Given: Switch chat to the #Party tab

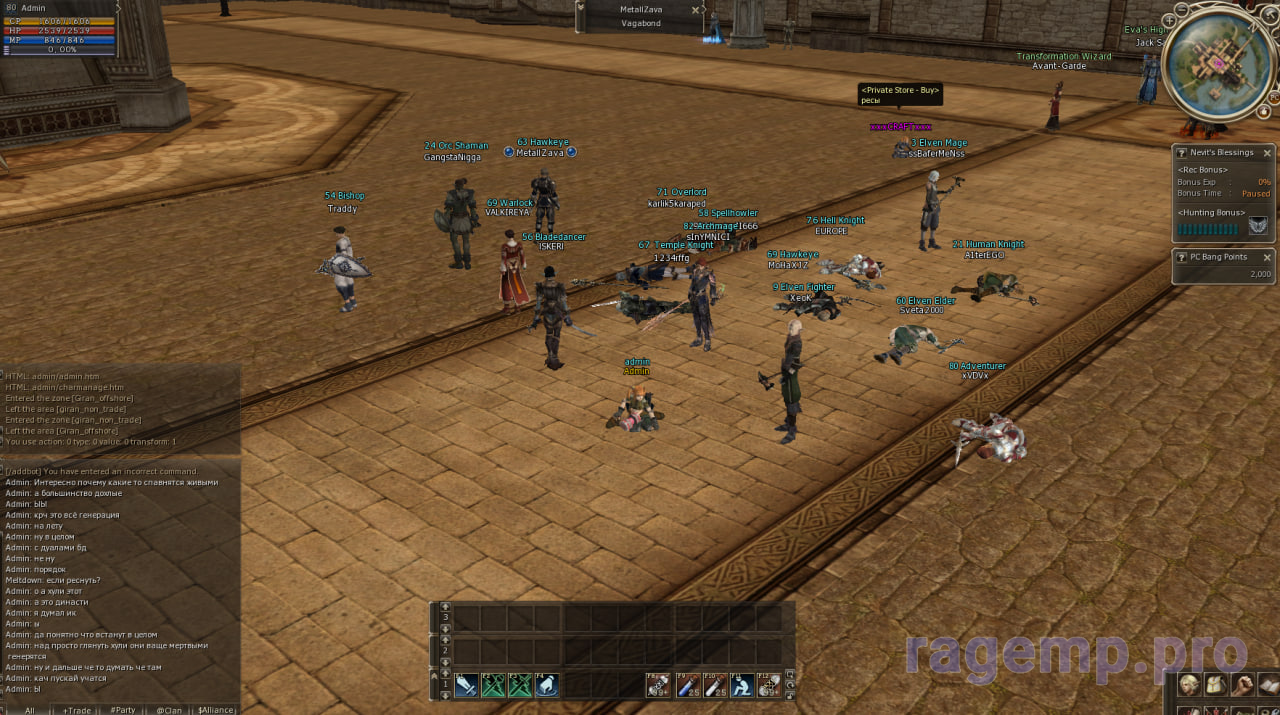Looking at the screenshot, I should pyautogui.click(x=122, y=709).
